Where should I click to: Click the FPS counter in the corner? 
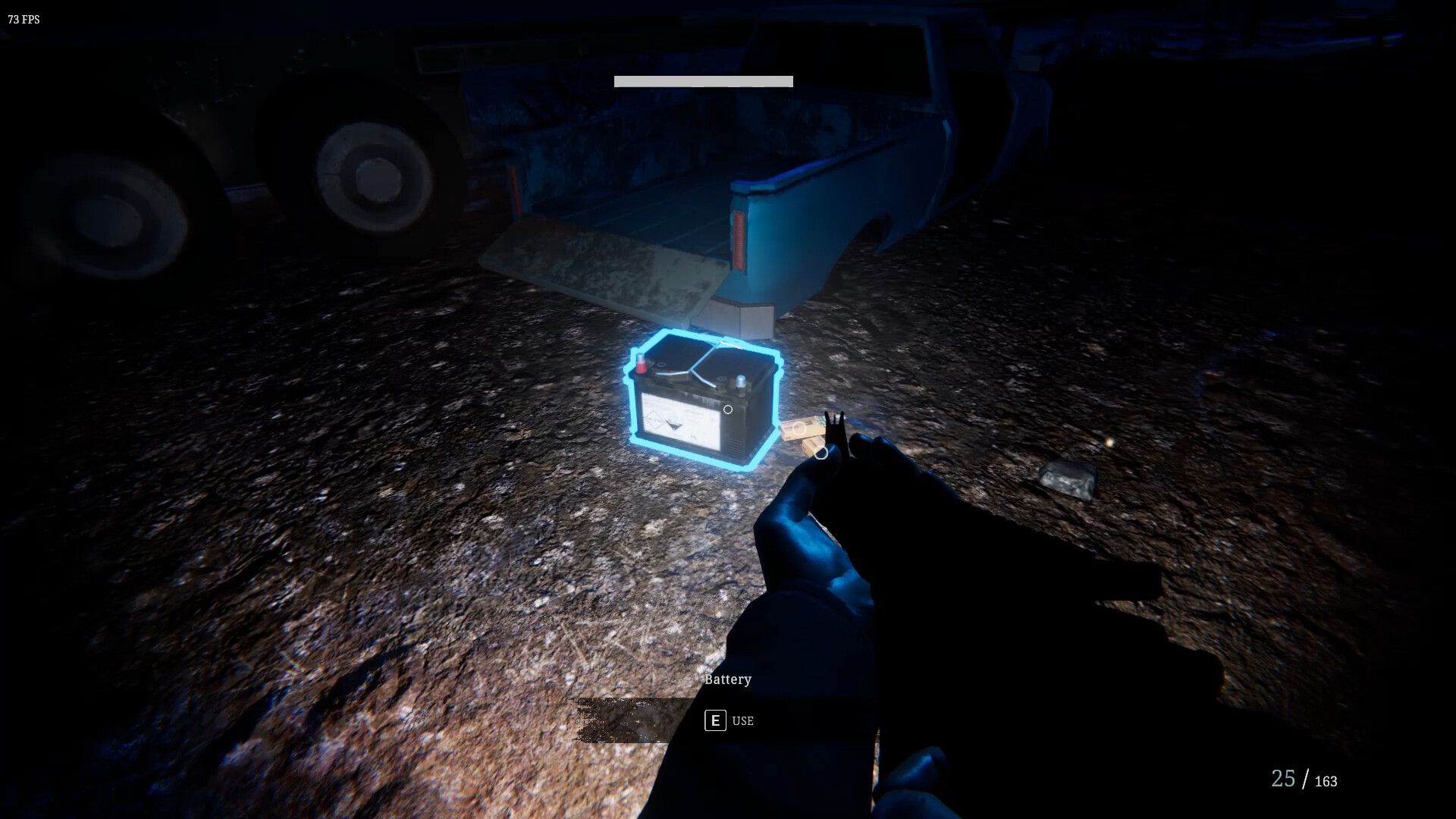click(22, 20)
